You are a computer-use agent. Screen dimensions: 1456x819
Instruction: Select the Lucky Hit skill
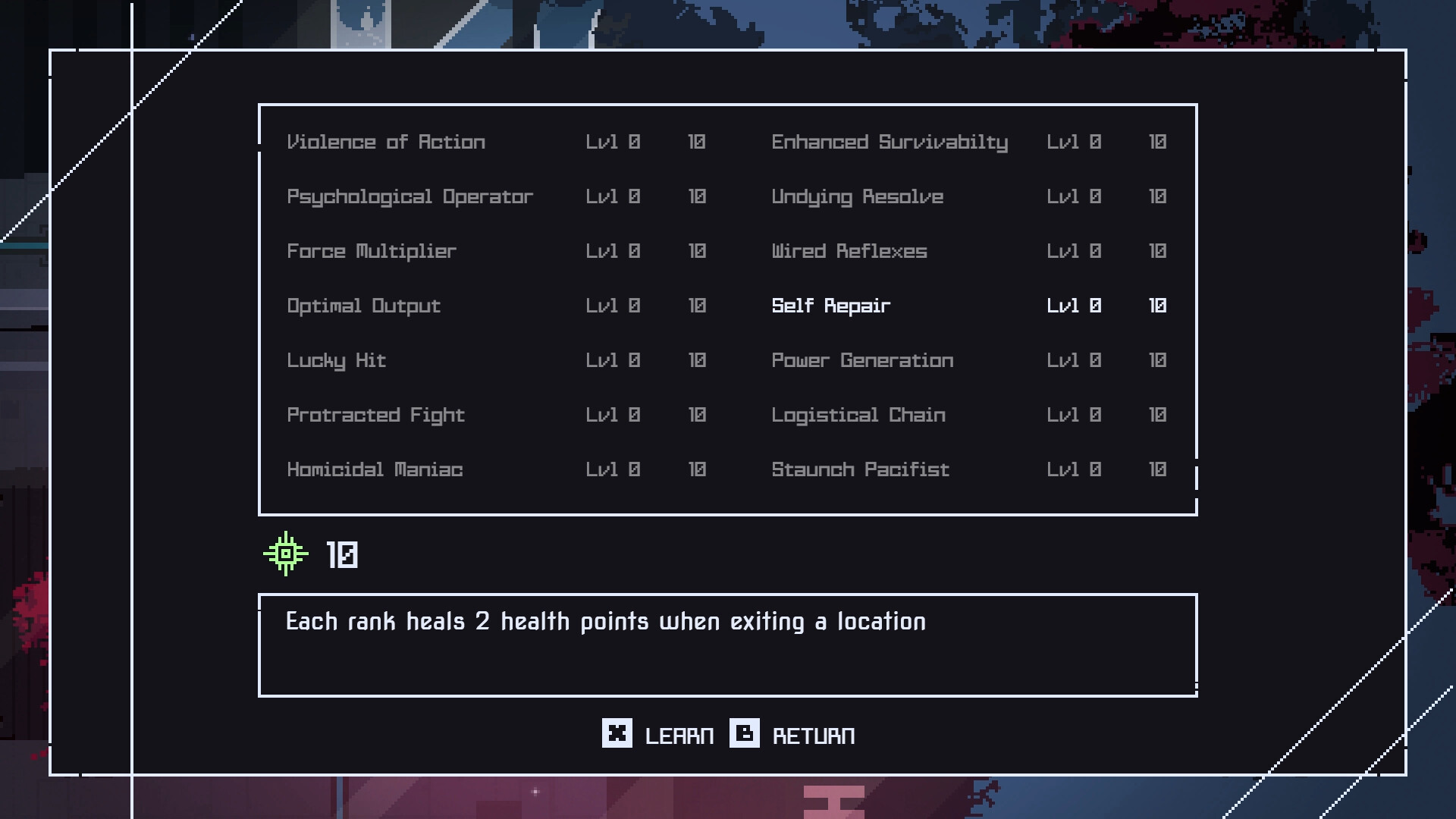click(x=337, y=360)
